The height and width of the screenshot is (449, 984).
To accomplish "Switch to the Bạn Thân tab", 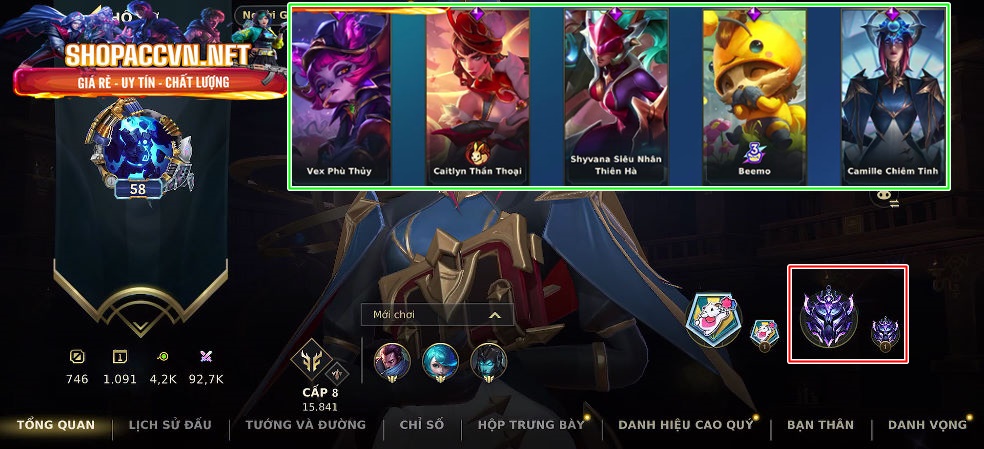I will [x=820, y=425].
